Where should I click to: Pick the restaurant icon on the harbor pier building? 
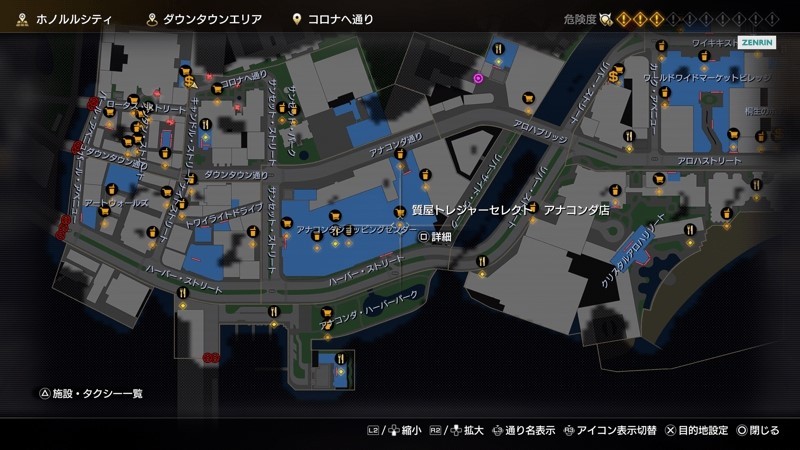pyautogui.click(x=341, y=357)
